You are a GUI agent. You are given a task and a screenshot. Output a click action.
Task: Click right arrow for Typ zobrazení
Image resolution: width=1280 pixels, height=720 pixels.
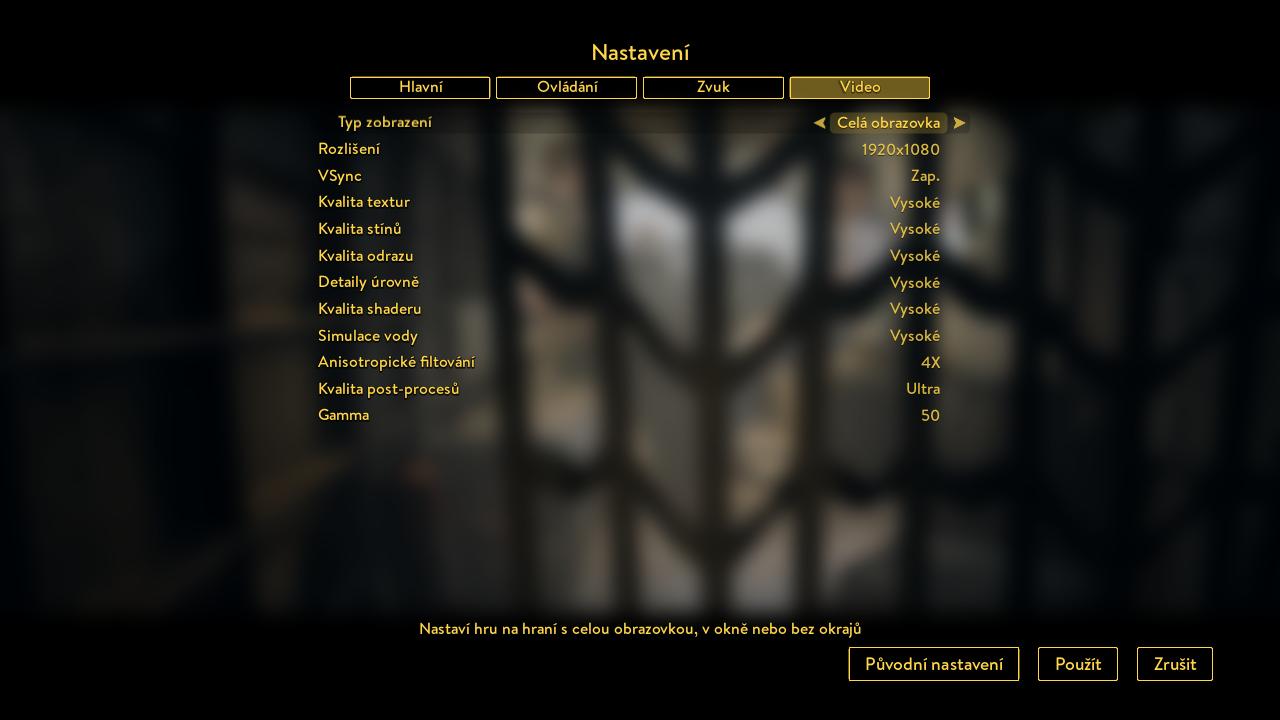[959, 123]
